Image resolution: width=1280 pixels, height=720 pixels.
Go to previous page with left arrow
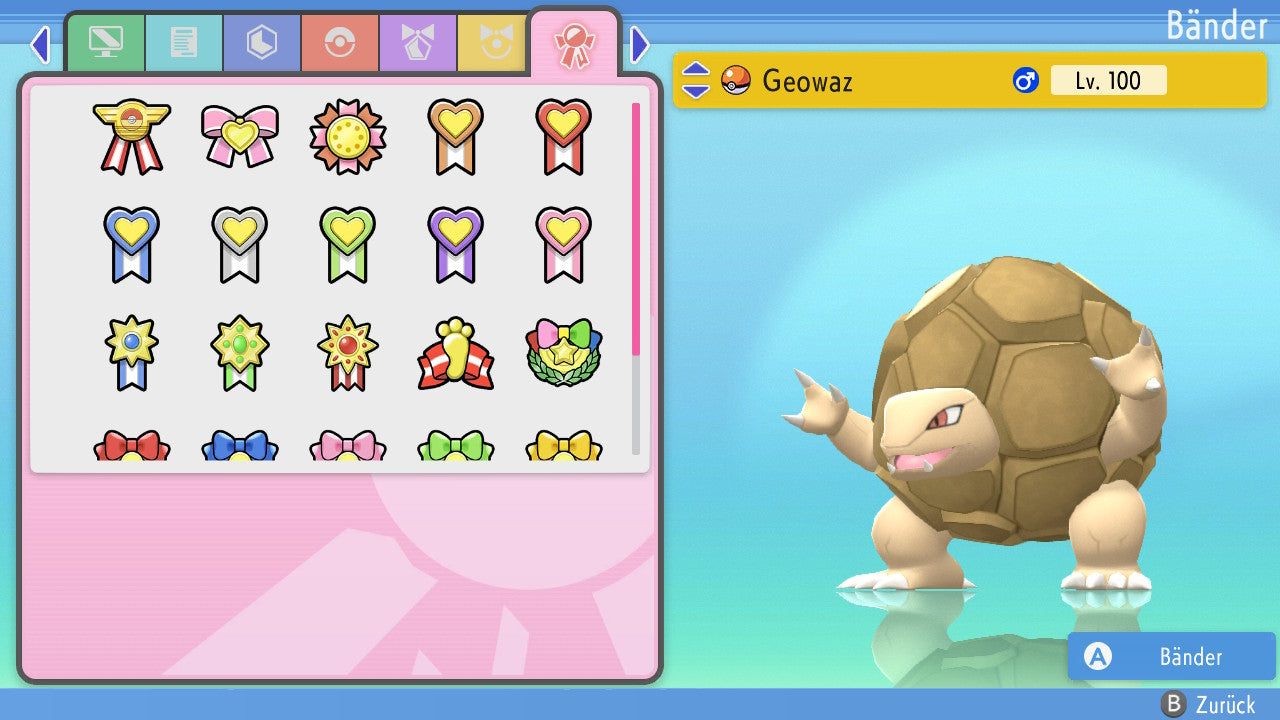click(x=40, y=44)
